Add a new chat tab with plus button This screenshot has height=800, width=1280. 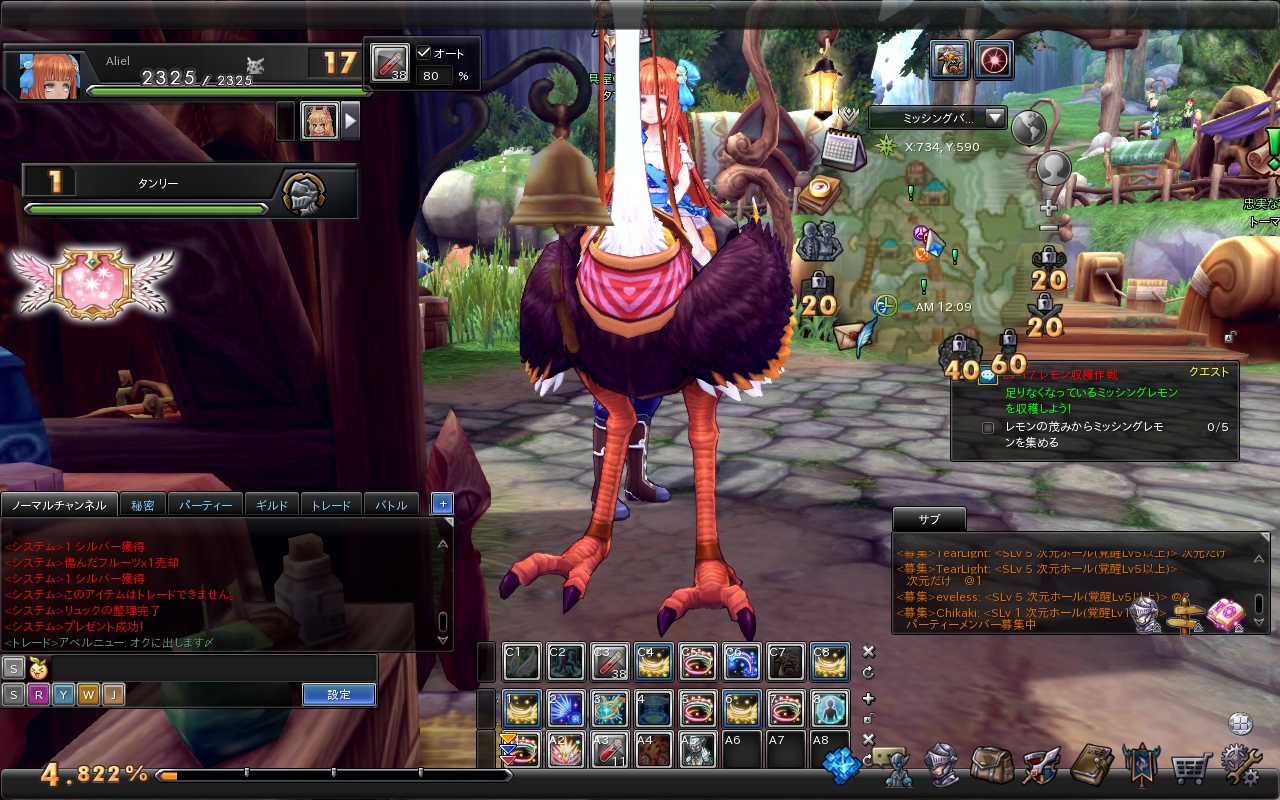(x=442, y=503)
